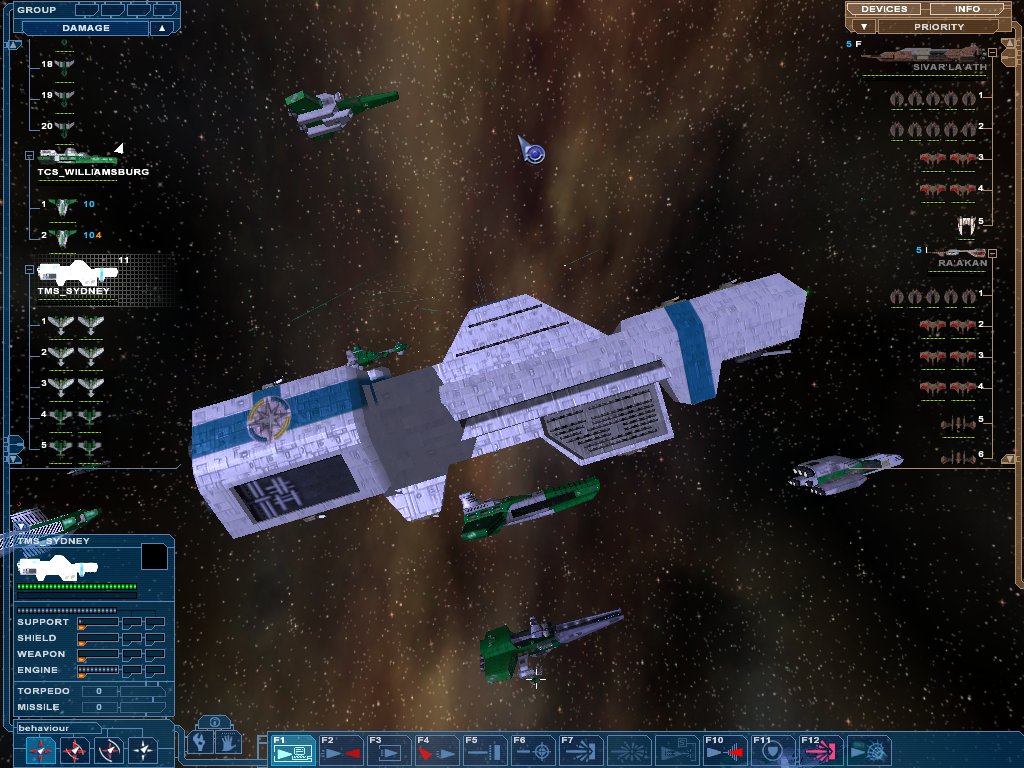Activate the F2 command button
This screenshot has width=1024, height=768.
tap(341, 750)
